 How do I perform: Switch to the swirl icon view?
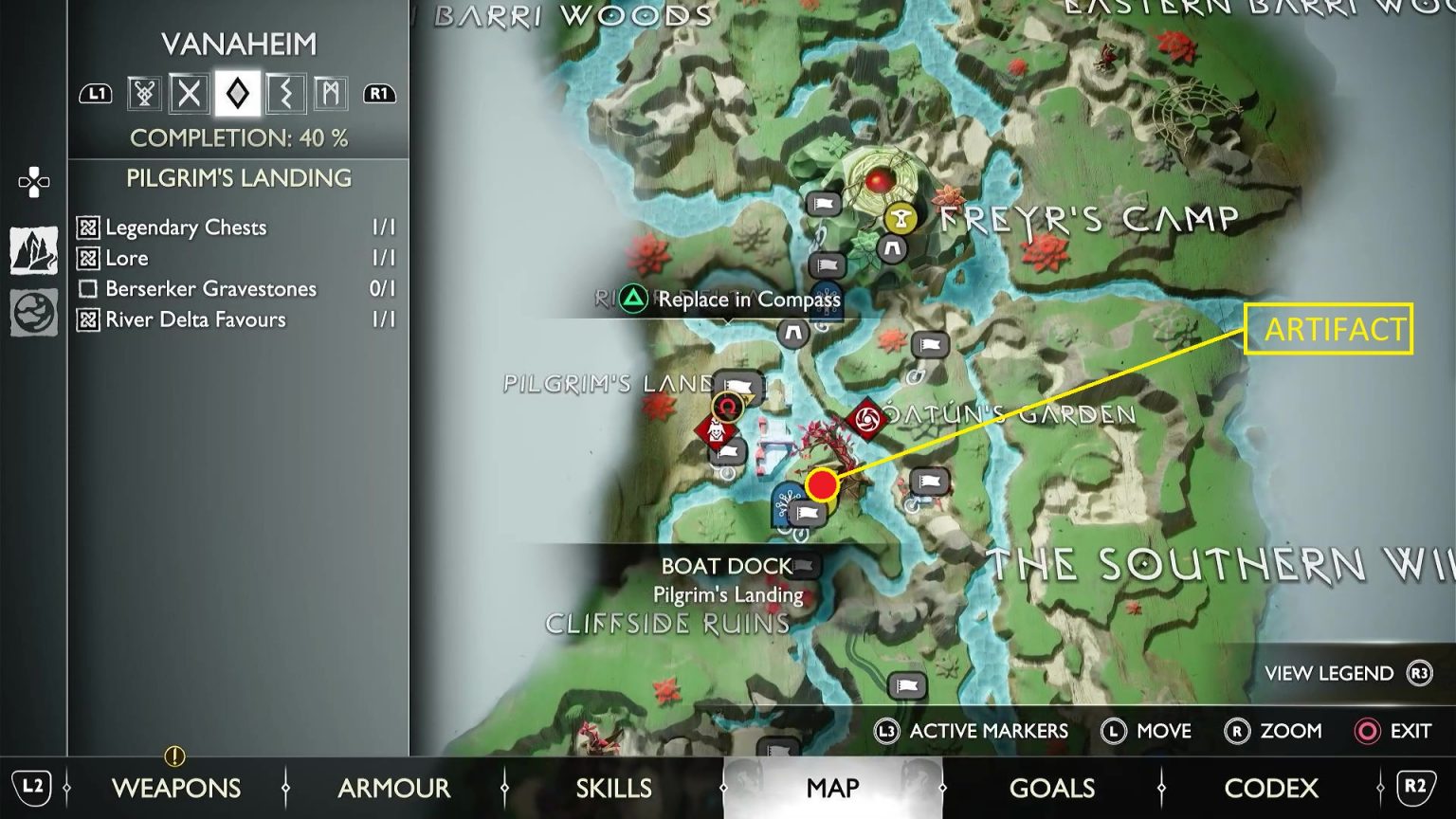point(34,312)
